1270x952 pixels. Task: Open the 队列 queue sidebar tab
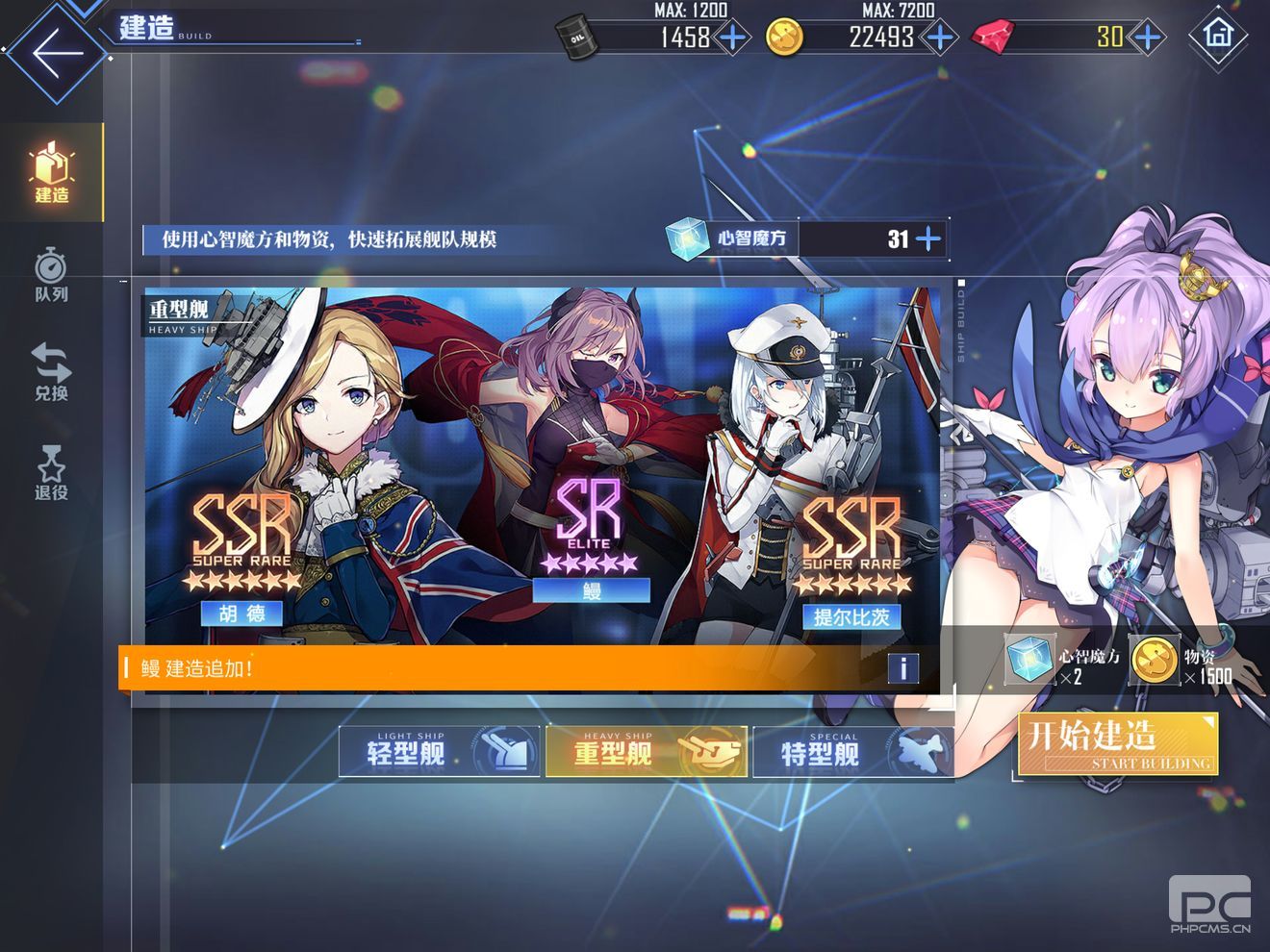point(52,275)
